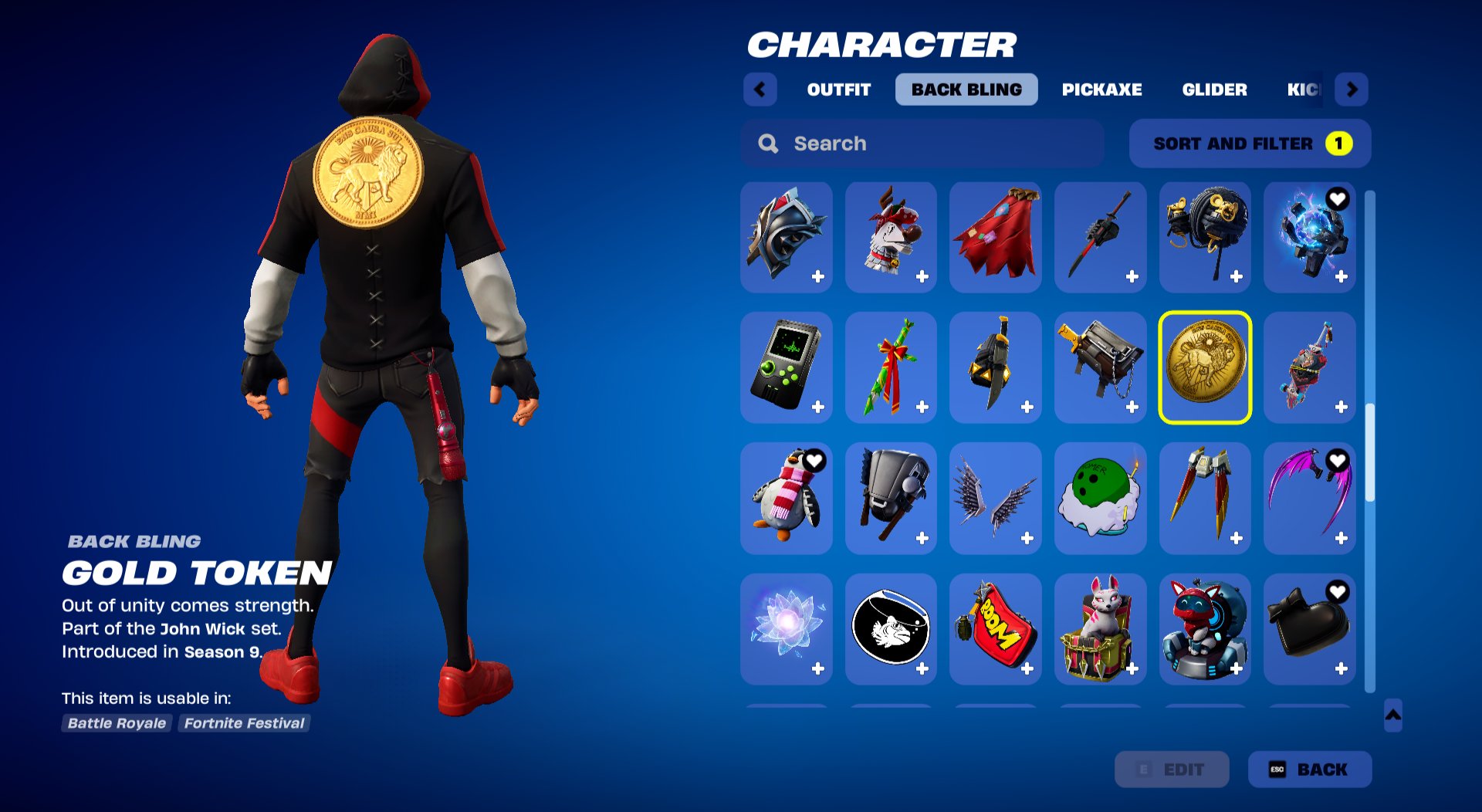Click the left tab navigation chevron
This screenshot has height=812, width=1482.
coord(761,90)
